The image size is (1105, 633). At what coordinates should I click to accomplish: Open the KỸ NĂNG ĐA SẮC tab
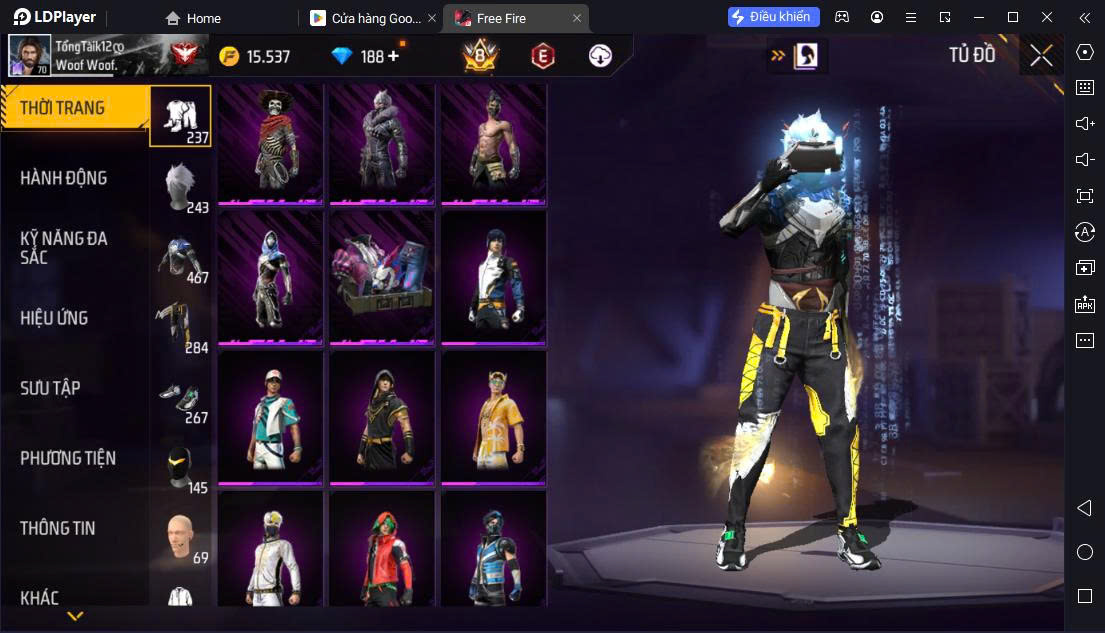coord(64,247)
